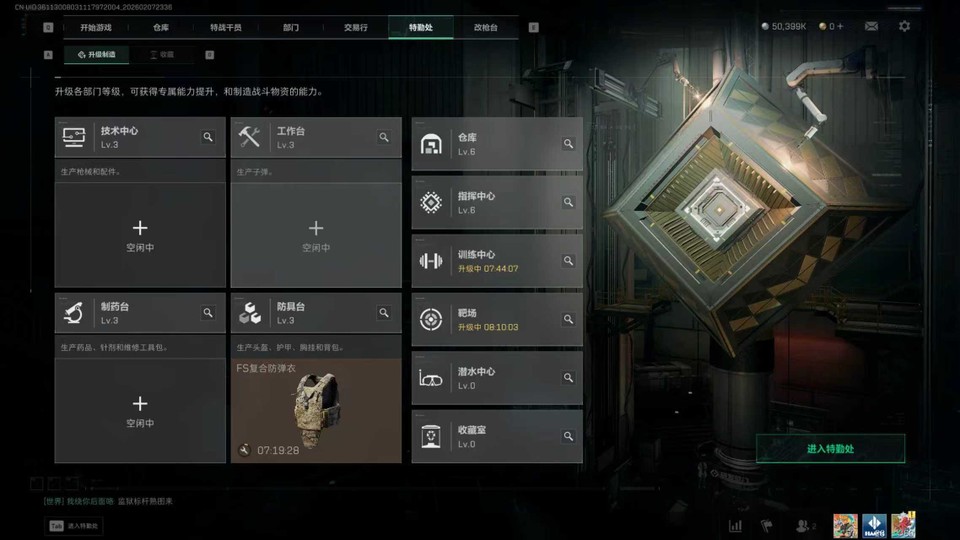
Task: Start production in idle 技术中心 slot
Action: [140, 235]
